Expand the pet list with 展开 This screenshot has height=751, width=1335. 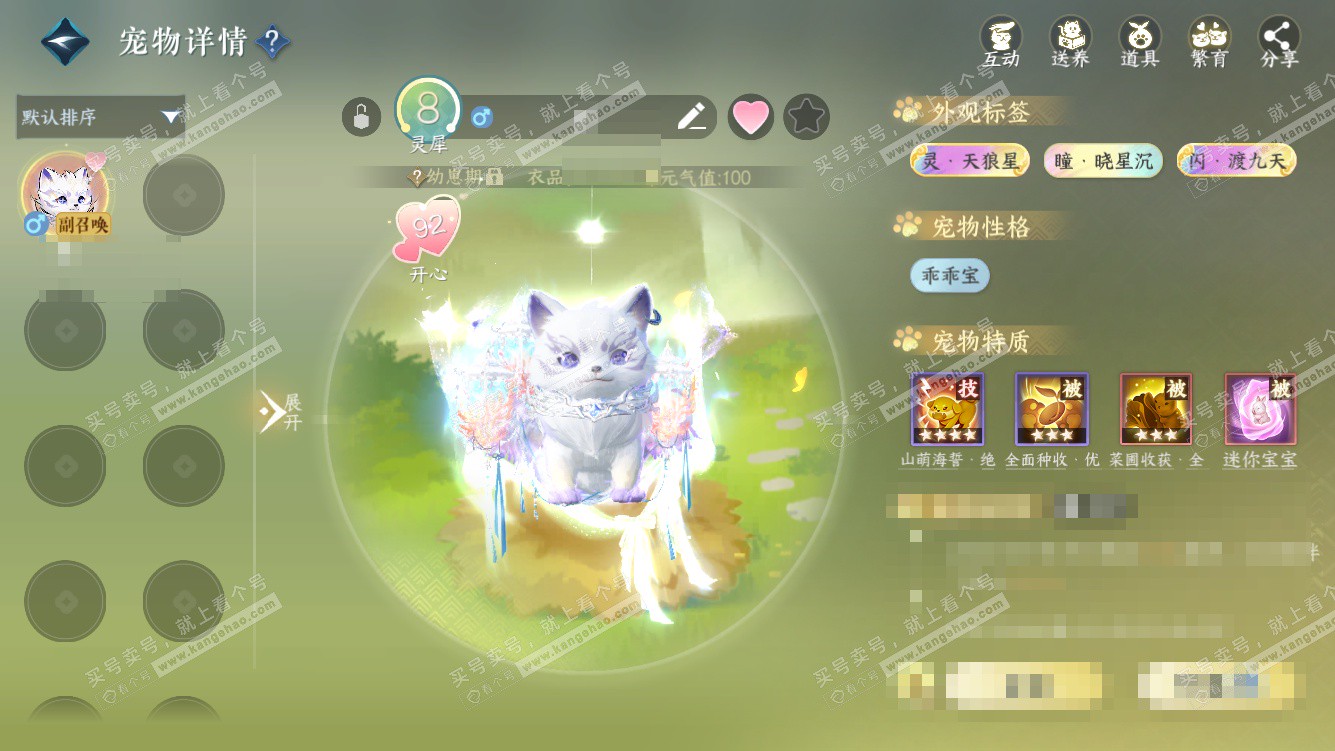tap(279, 411)
